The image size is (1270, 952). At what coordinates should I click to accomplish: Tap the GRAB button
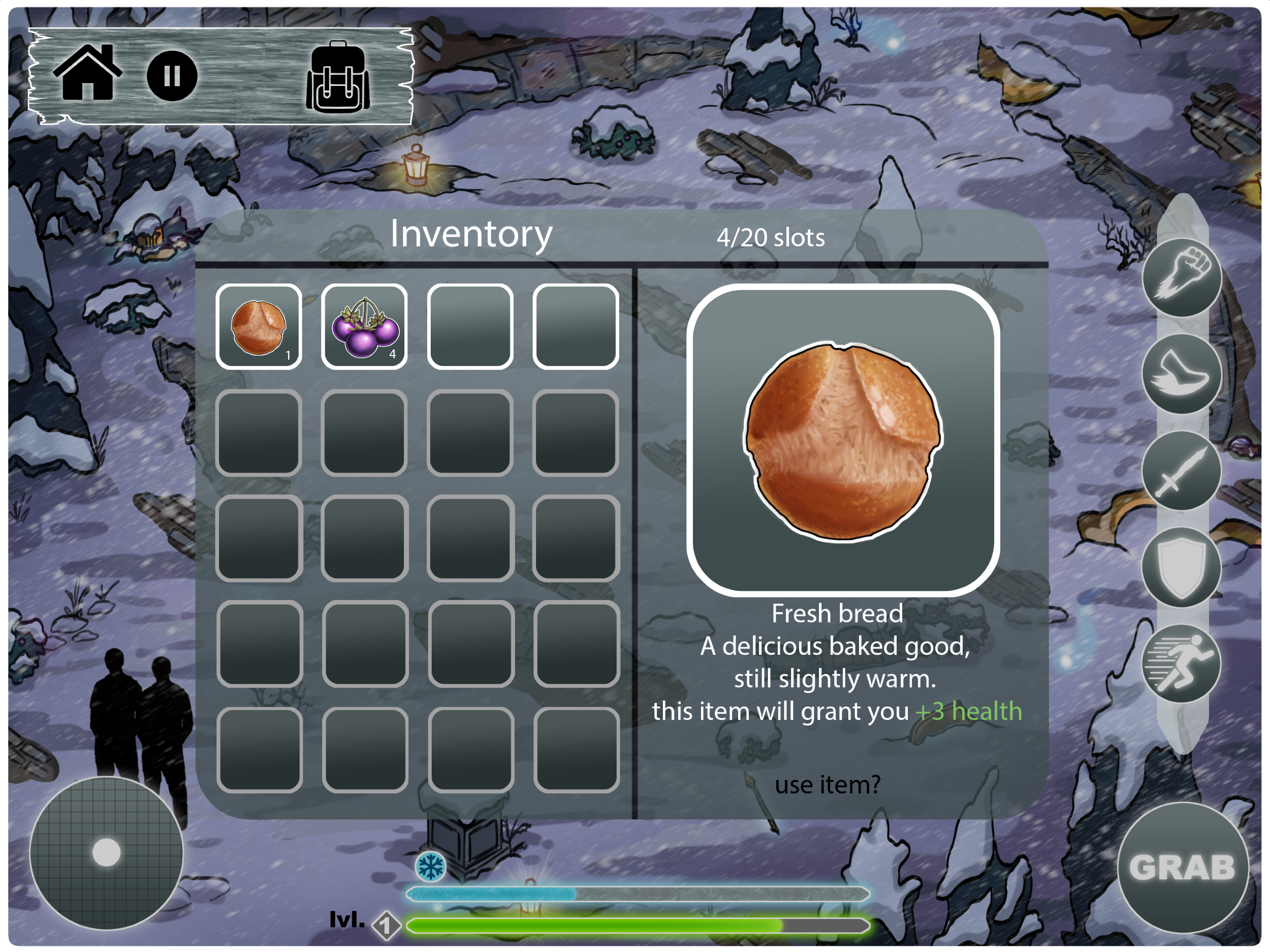pyautogui.click(x=1183, y=867)
